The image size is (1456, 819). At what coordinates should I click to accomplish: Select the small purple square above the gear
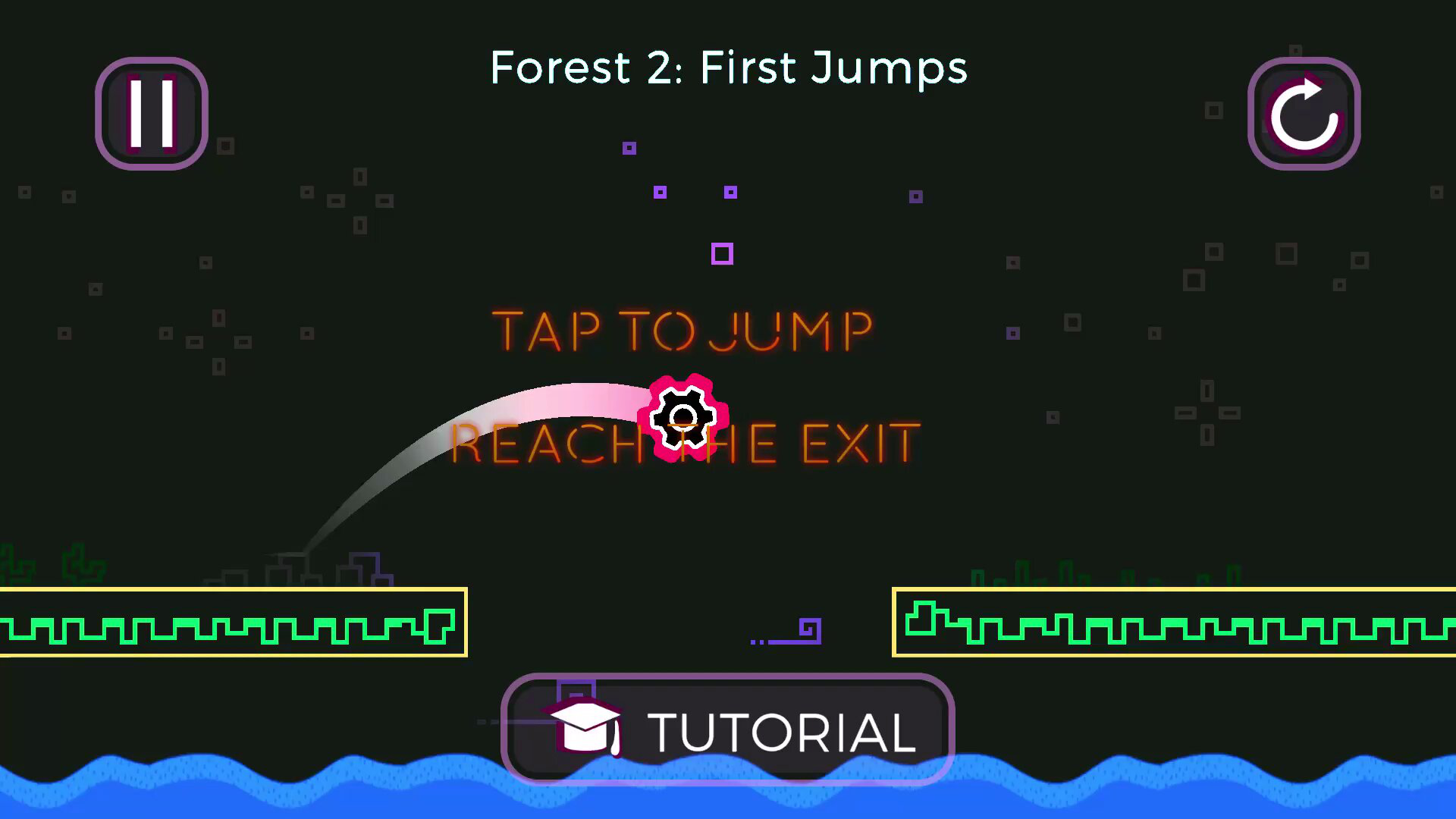tap(721, 254)
